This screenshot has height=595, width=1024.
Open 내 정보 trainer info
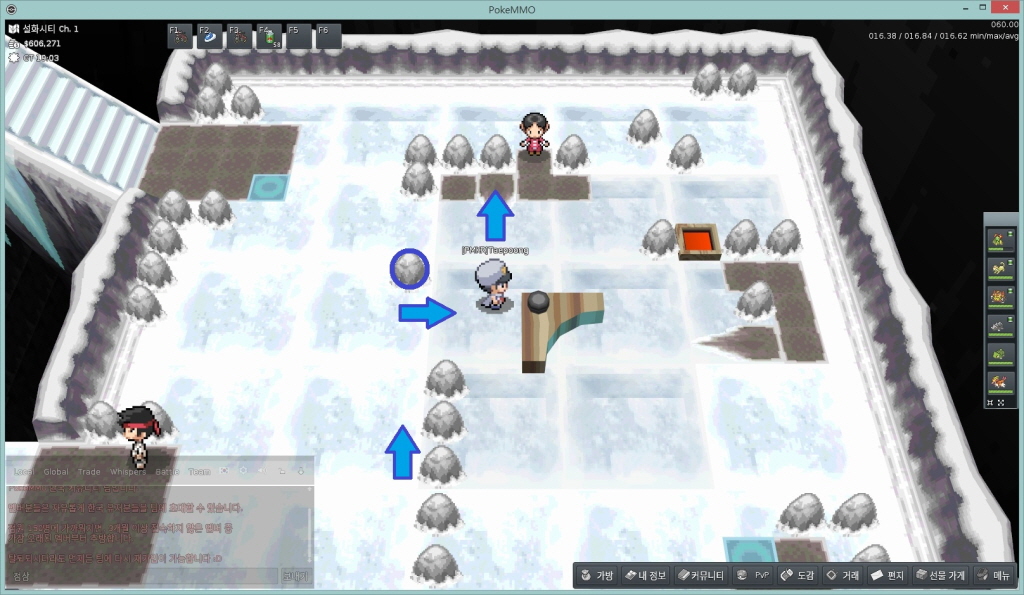643,575
